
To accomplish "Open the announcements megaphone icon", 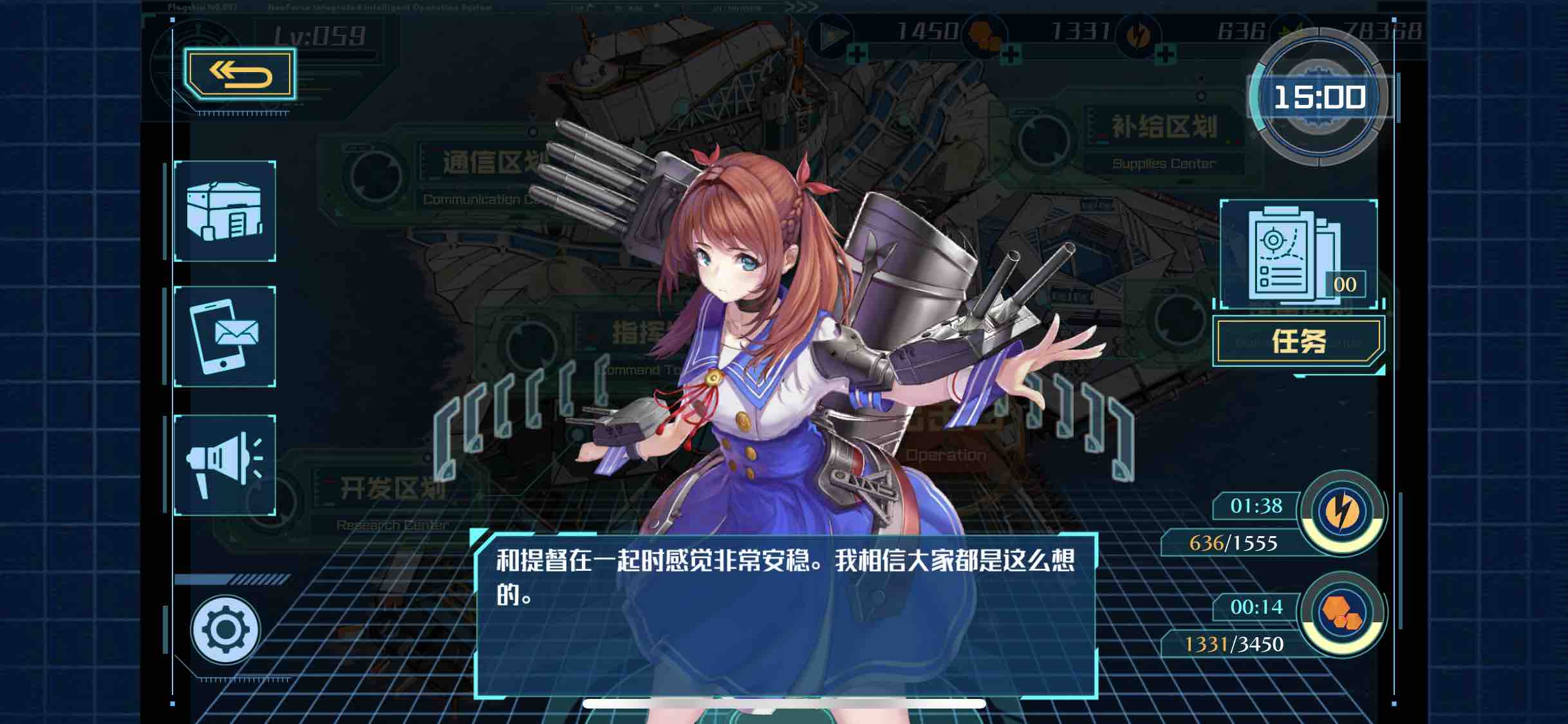I will tap(225, 465).
